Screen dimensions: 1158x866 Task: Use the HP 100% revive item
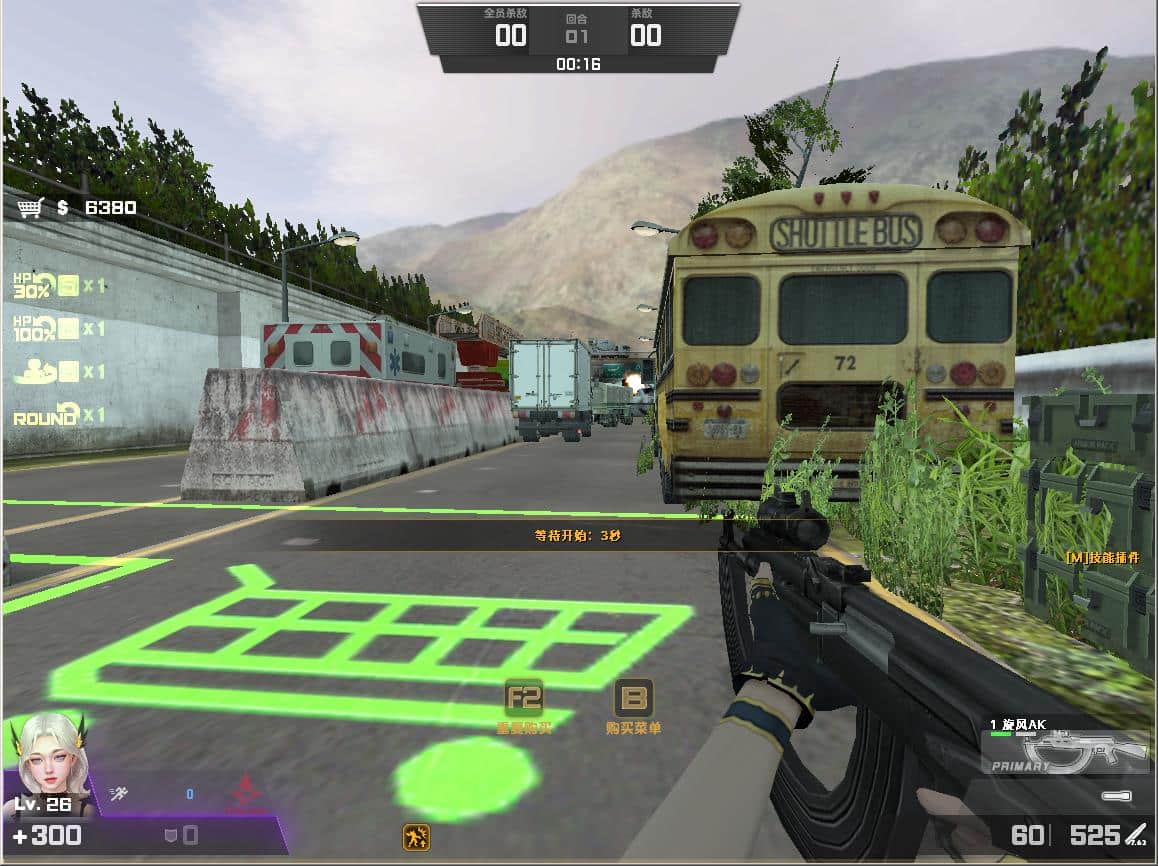pyautogui.click(x=68, y=328)
